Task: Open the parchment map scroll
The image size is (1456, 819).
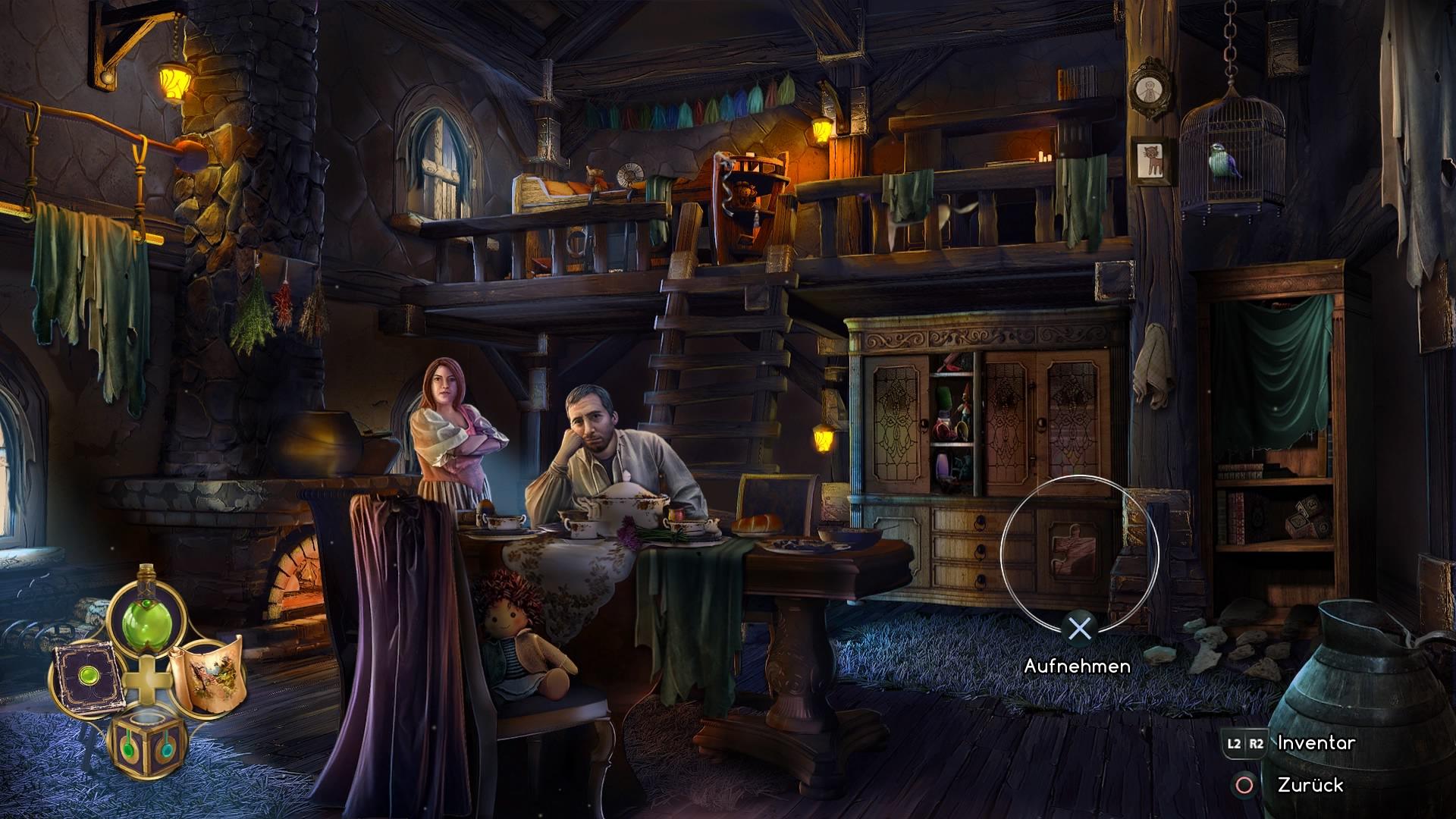Action: [x=206, y=674]
